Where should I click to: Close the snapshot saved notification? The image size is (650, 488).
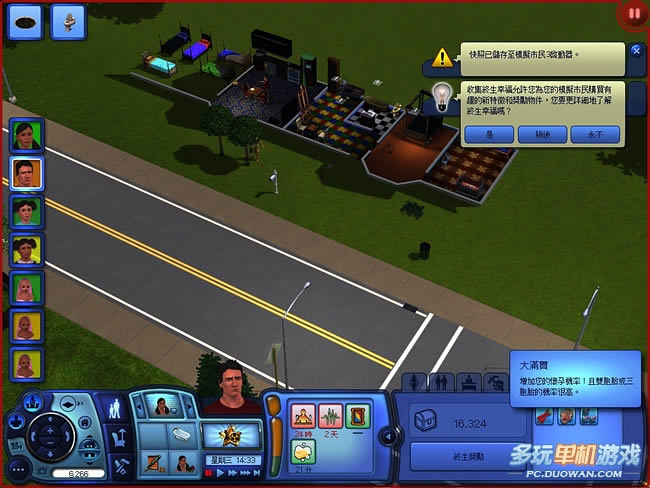coord(637,50)
